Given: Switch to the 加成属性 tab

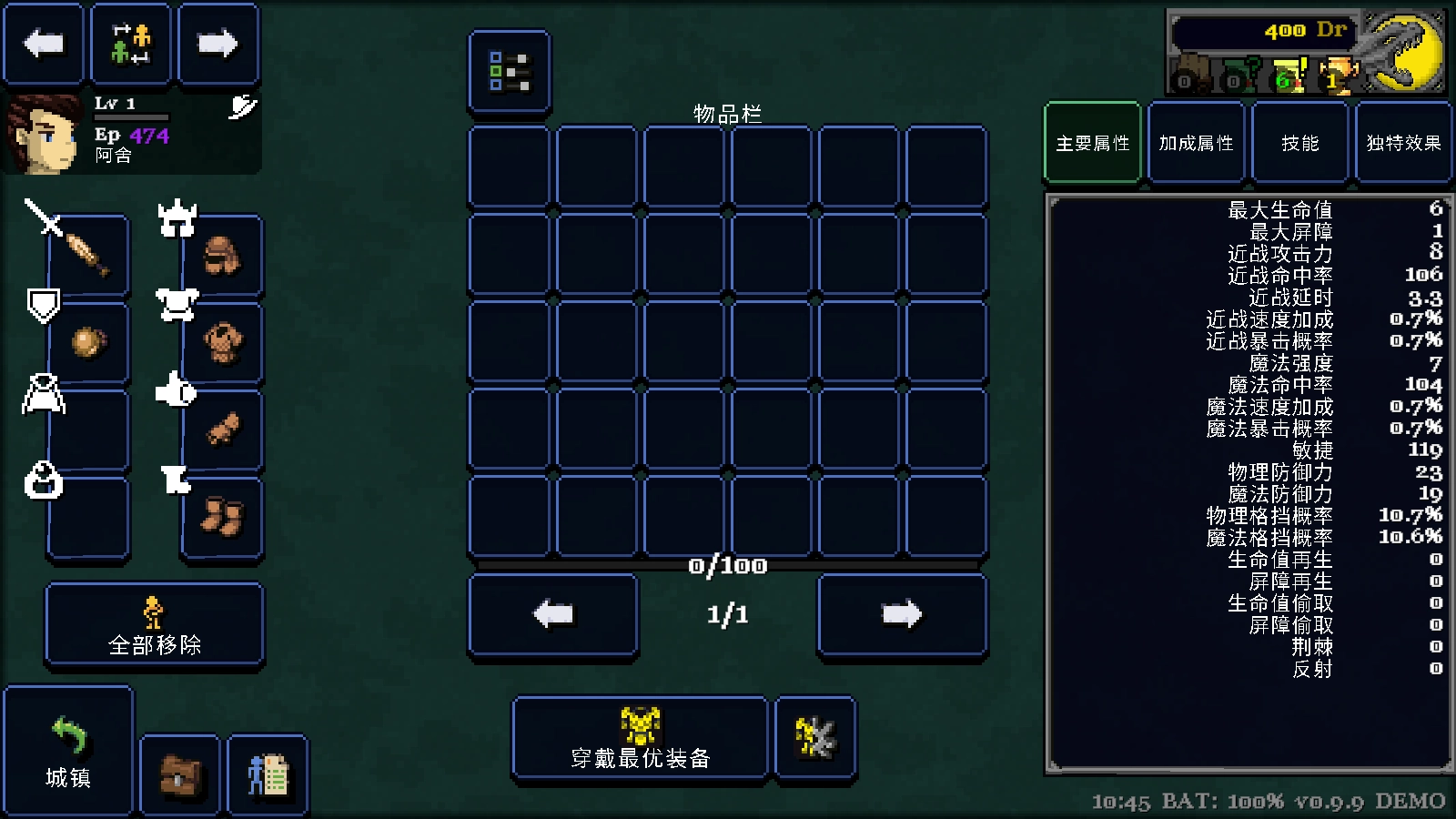Looking at the screenshot, I should pyautogui.click(x=1195, y=143).
